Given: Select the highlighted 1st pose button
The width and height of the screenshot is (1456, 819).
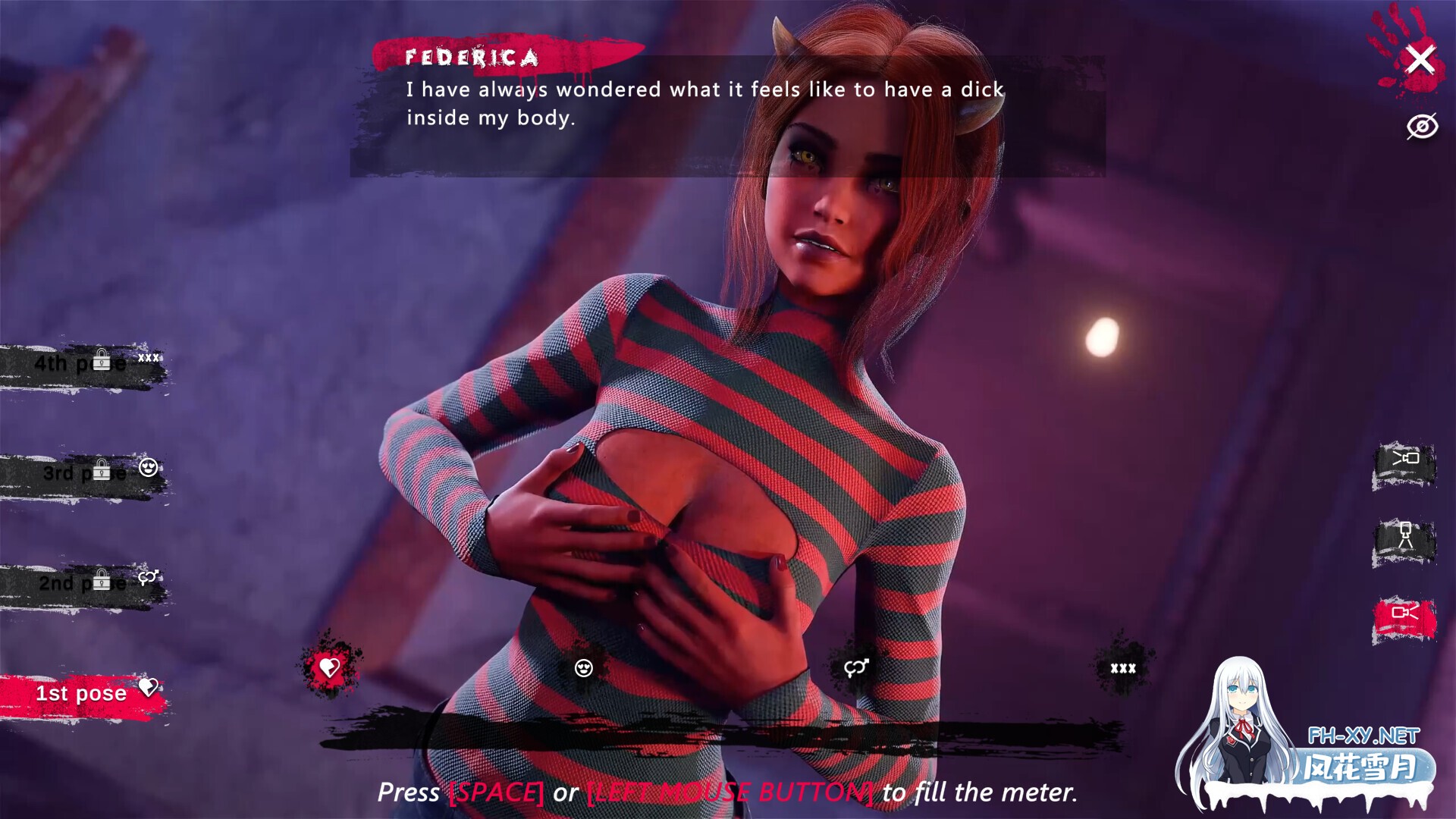Looking at the screenshot, I should point(81,692).
